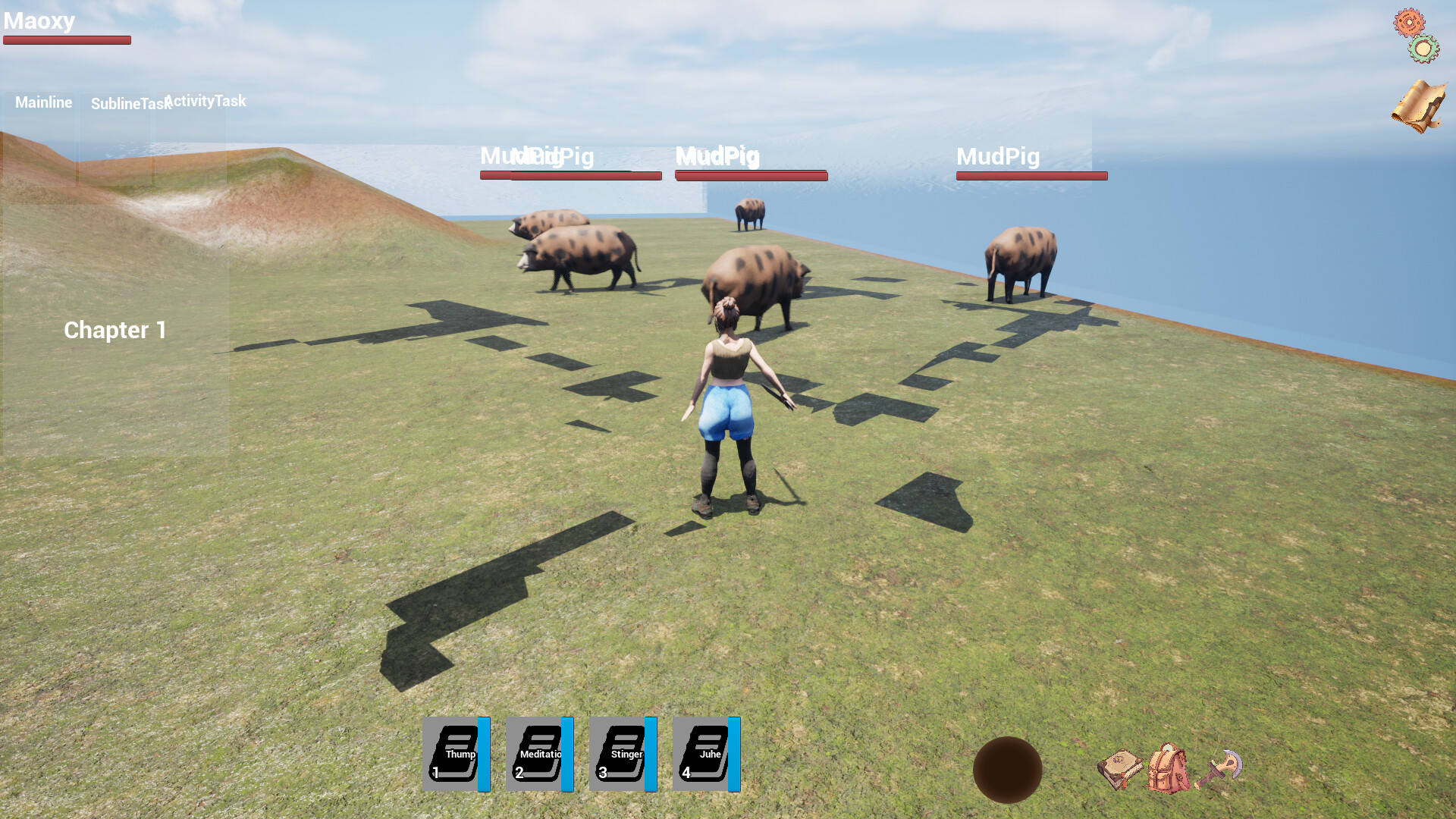Click the Maoxy player name label
This screenshot has height=819, width=1456.
pyautogui.click(x=38, y=21)
